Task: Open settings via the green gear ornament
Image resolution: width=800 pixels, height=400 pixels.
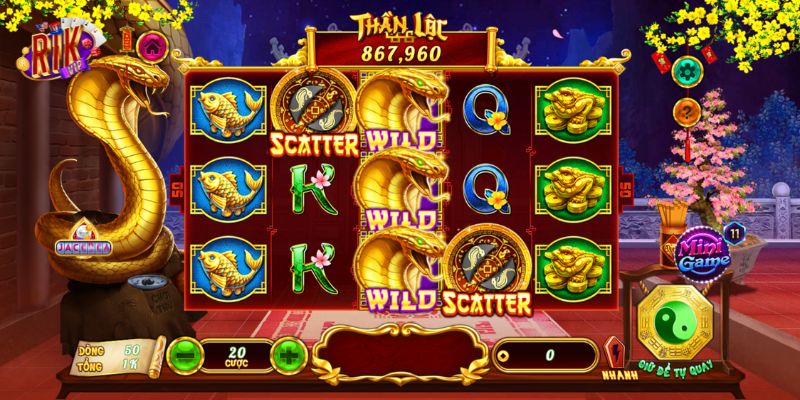Action: point(687,70)
